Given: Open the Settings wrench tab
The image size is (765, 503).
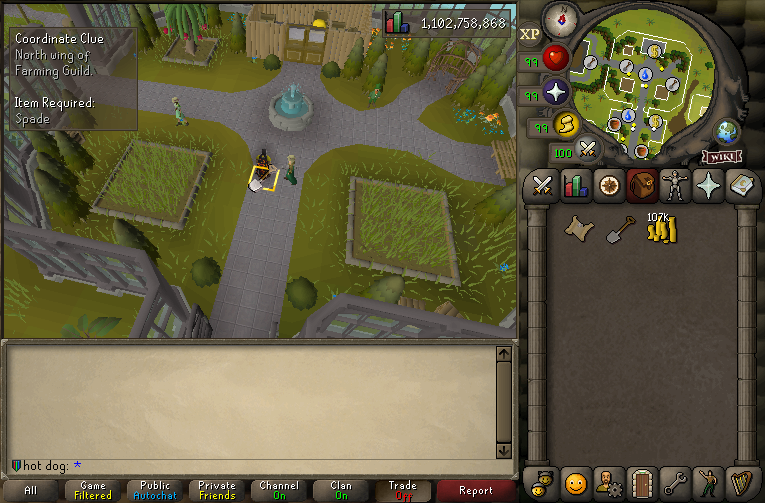Looking at the screenshot, I should click(675, 484).
